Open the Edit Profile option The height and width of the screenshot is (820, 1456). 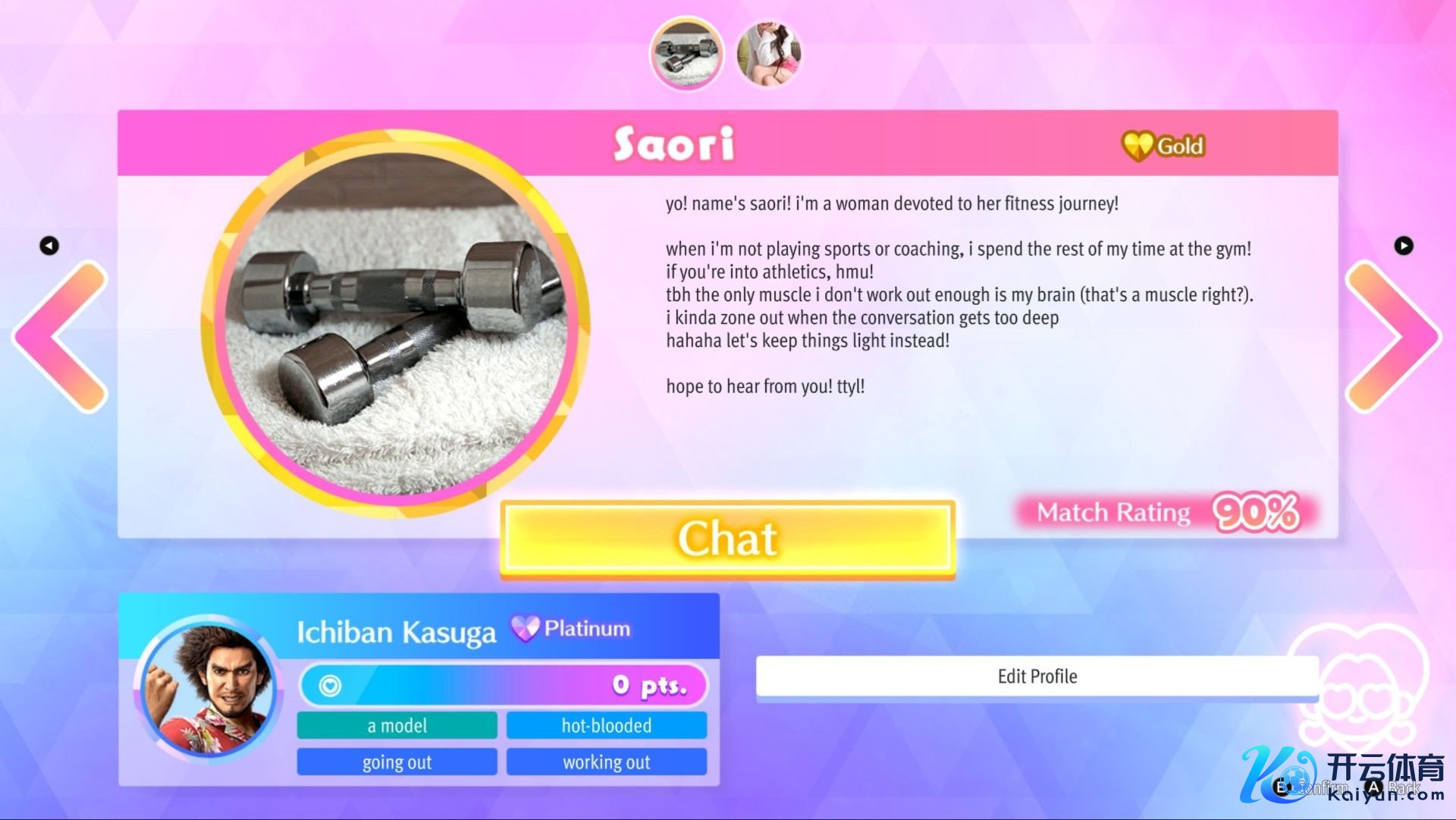coord(1037,676)
